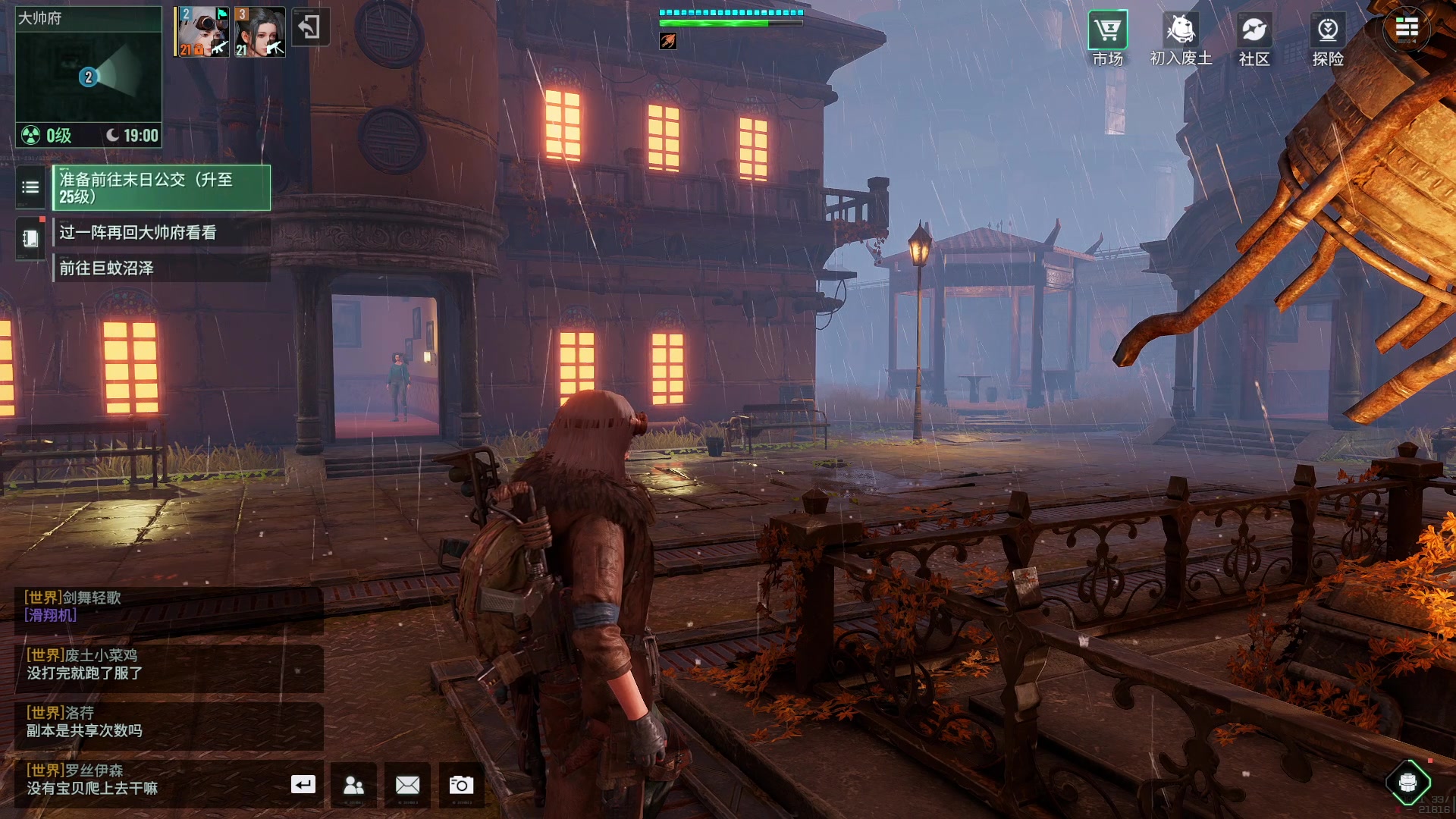Open the 市场 market shop

pyautogui.click(x=1107, y=39)
